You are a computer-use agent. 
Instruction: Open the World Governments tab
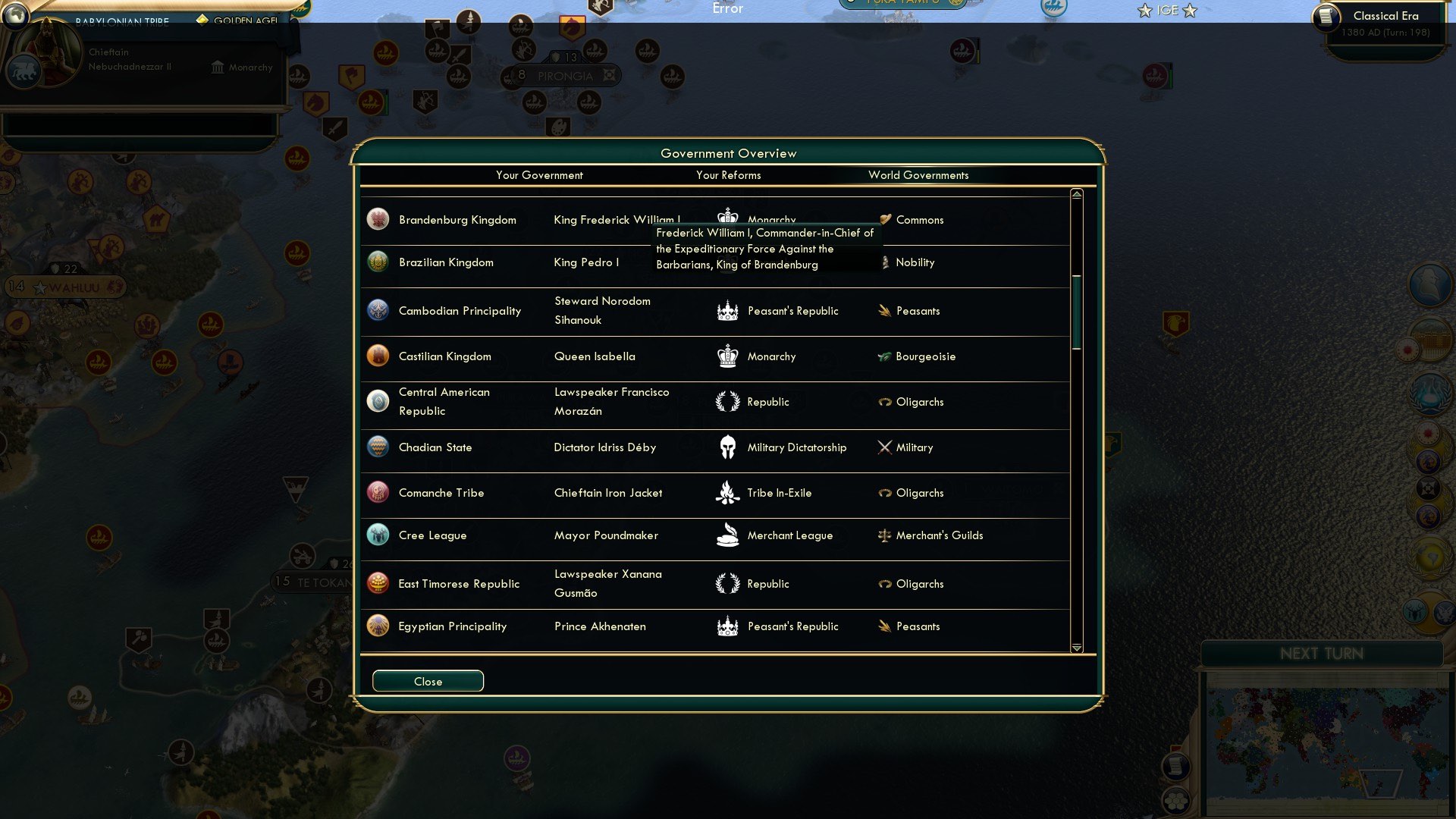pos(919,175)
